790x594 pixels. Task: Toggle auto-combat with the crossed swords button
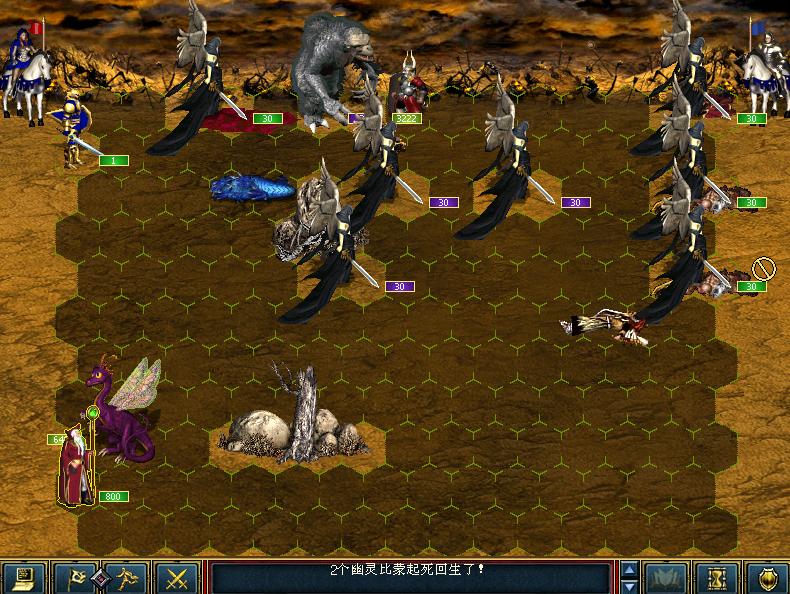(x=178, y=577)
